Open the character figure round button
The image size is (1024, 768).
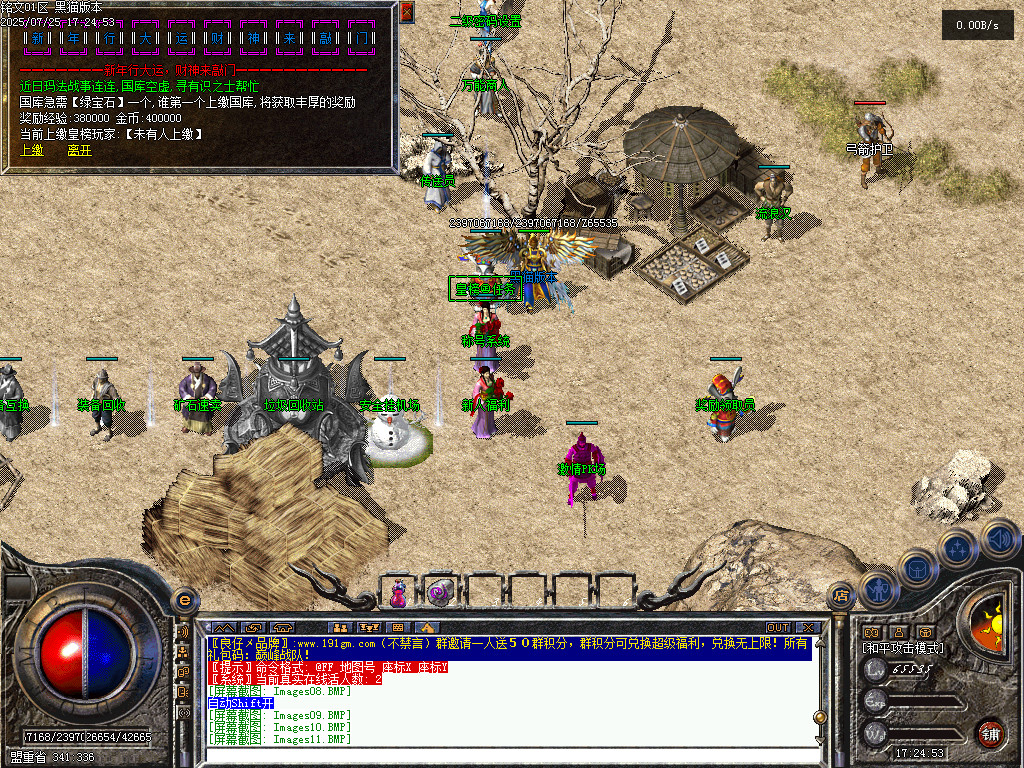tap(877, 589)
